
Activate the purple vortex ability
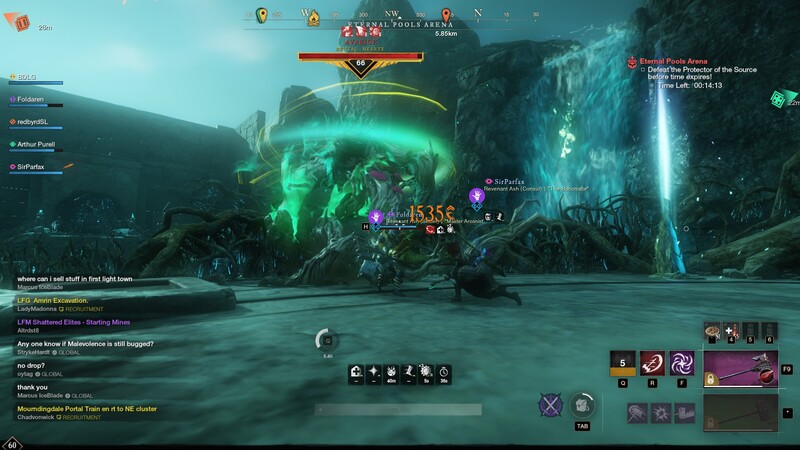pos(684,364)
